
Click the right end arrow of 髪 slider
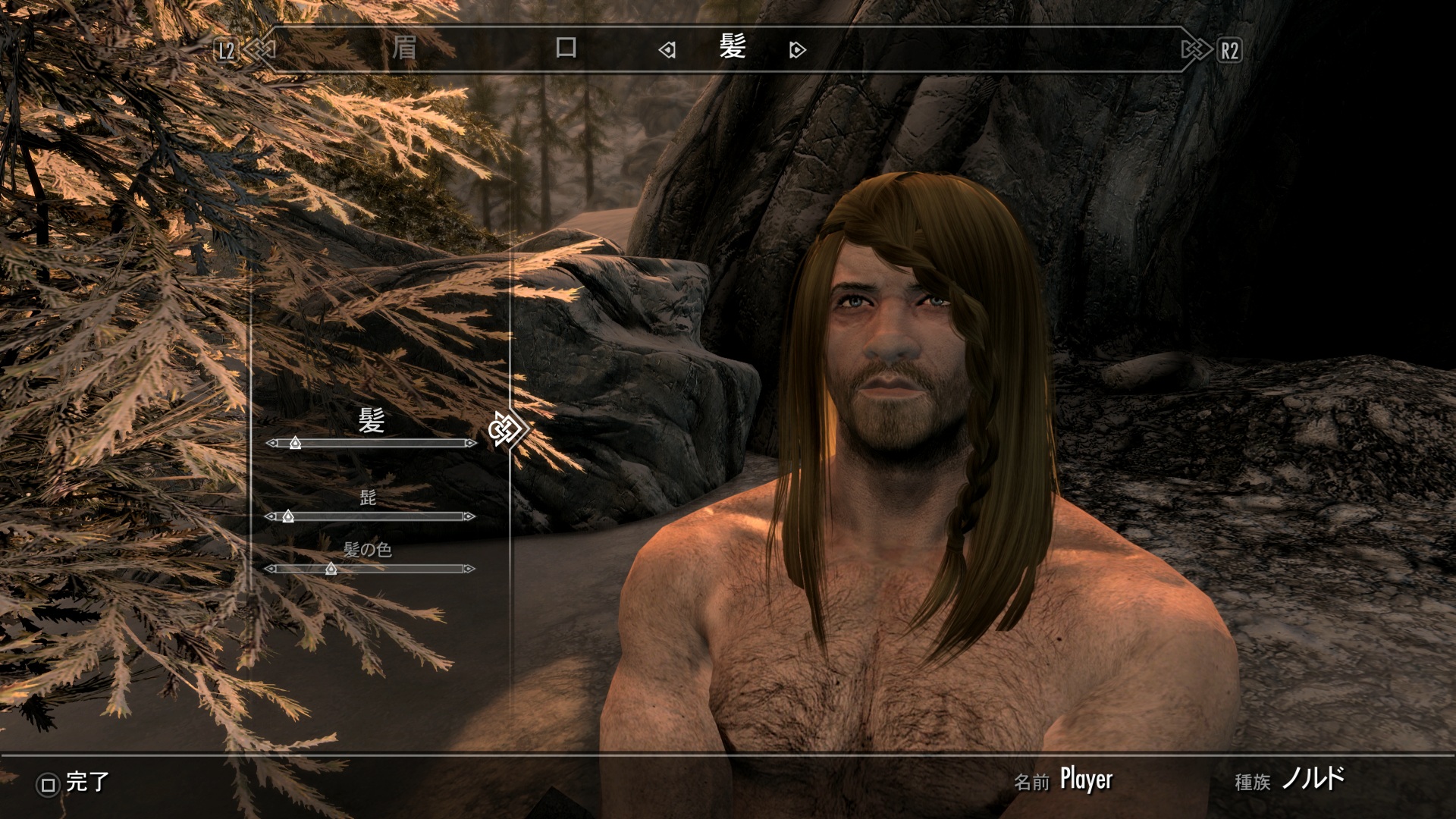471,443
